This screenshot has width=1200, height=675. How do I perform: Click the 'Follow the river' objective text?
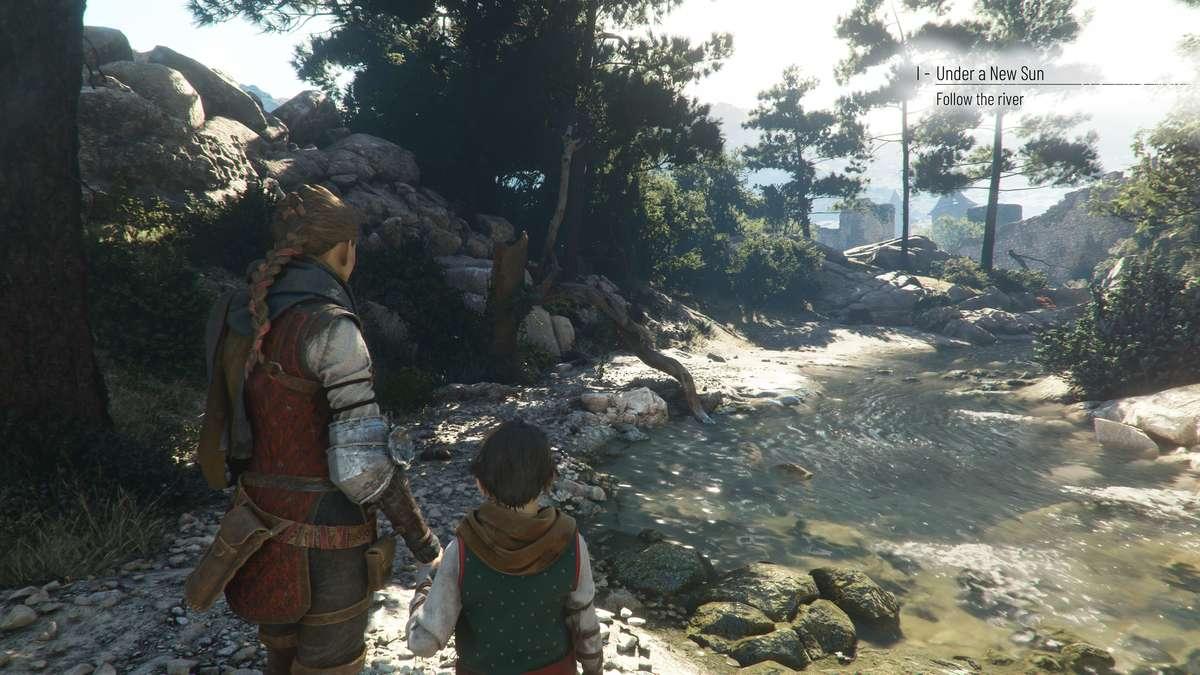979,99
